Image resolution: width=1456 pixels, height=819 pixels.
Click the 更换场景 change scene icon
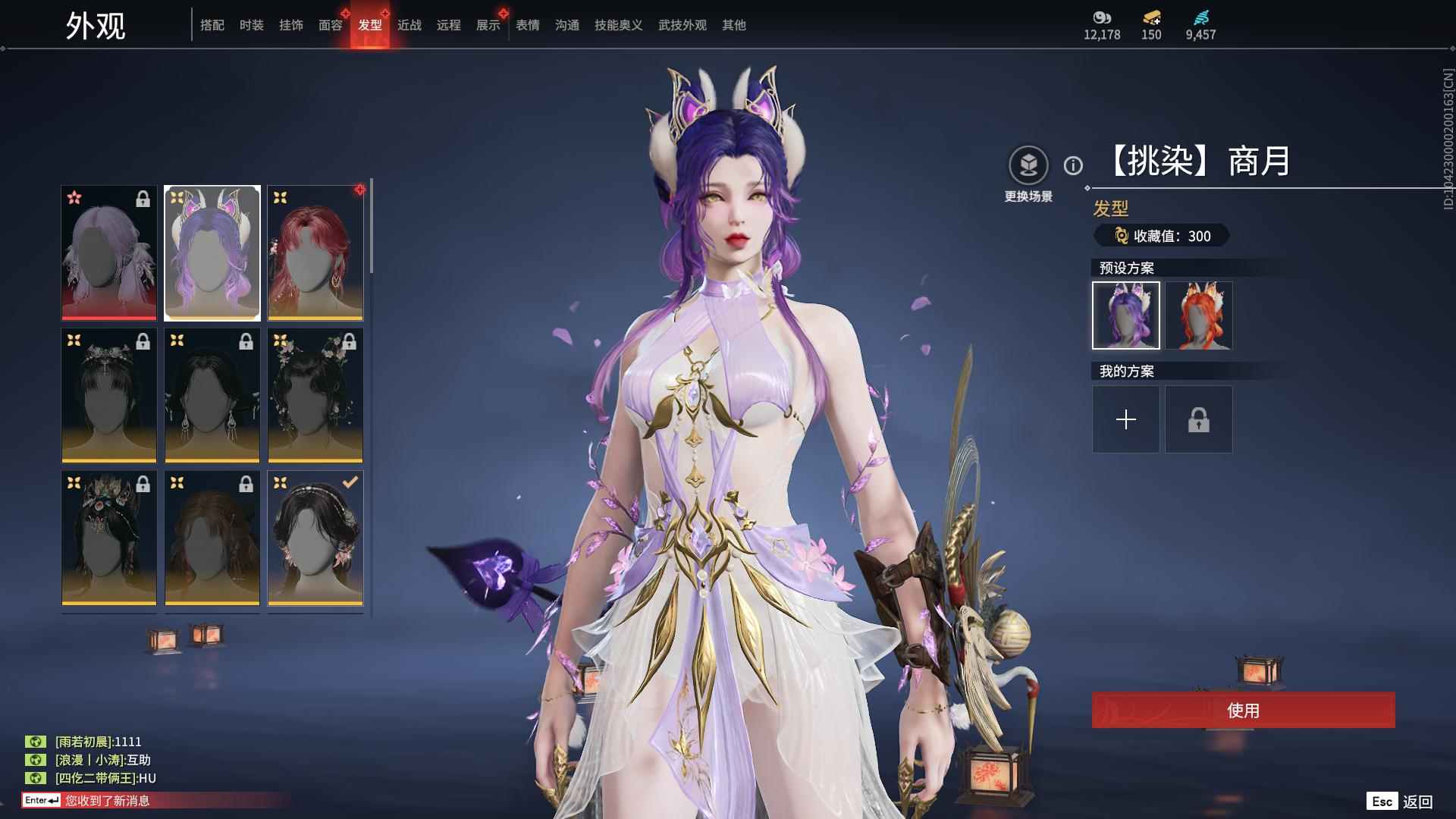click(1028, 165)
